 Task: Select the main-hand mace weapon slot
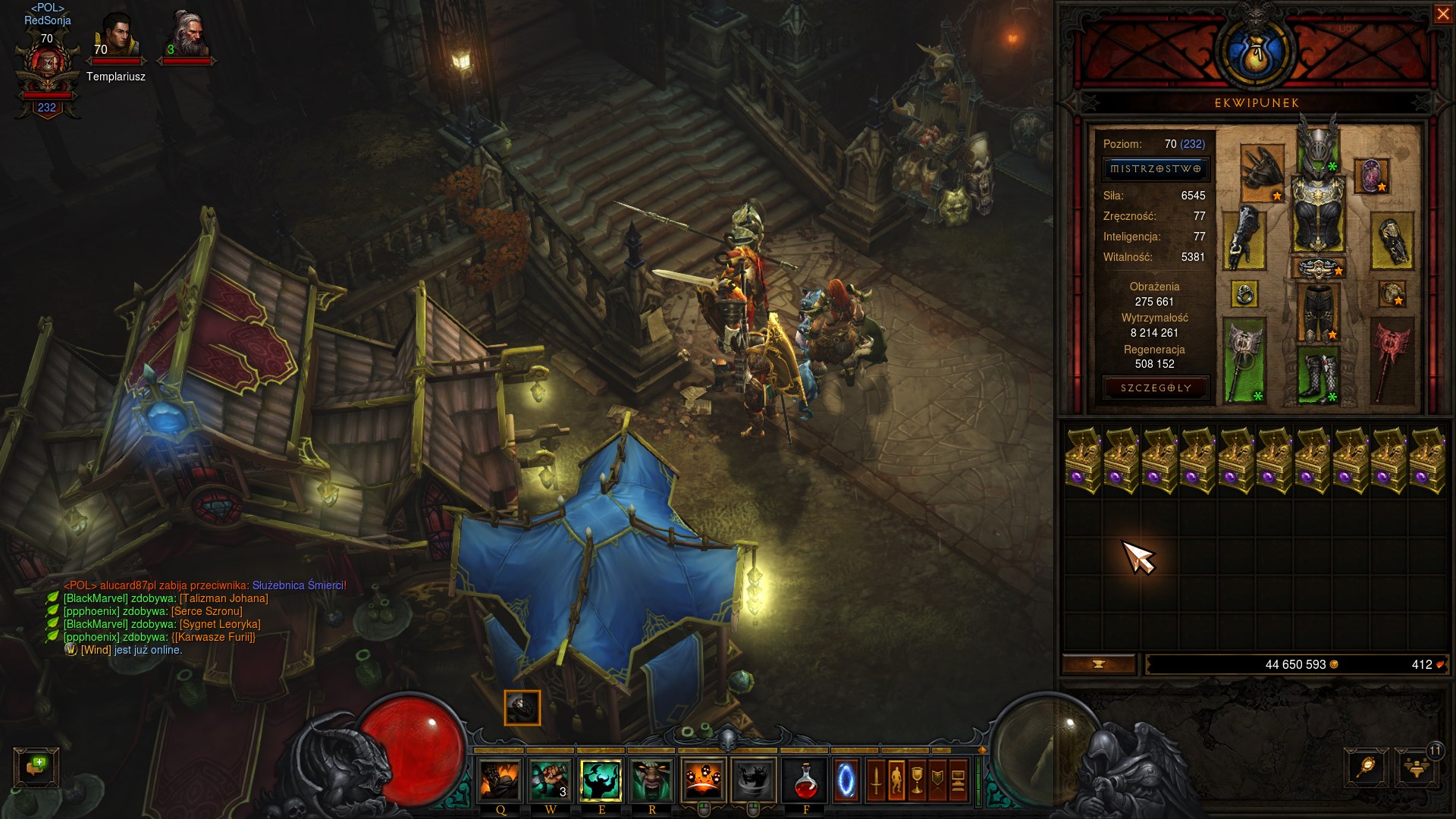(x=1244, y=358)
